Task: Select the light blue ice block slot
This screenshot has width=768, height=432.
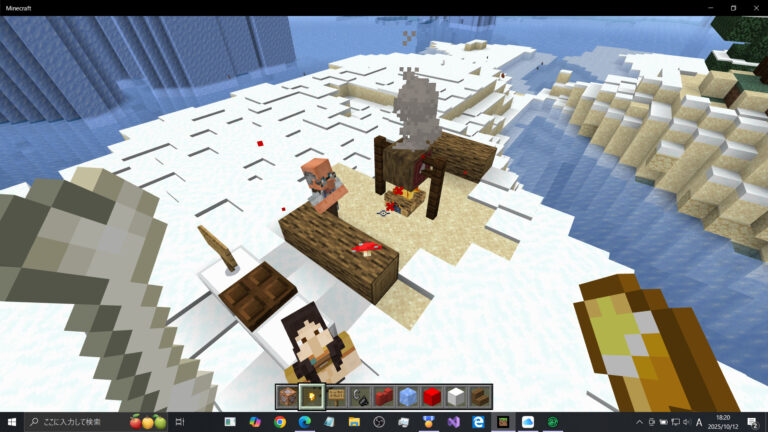Action: tap(408, 397)
